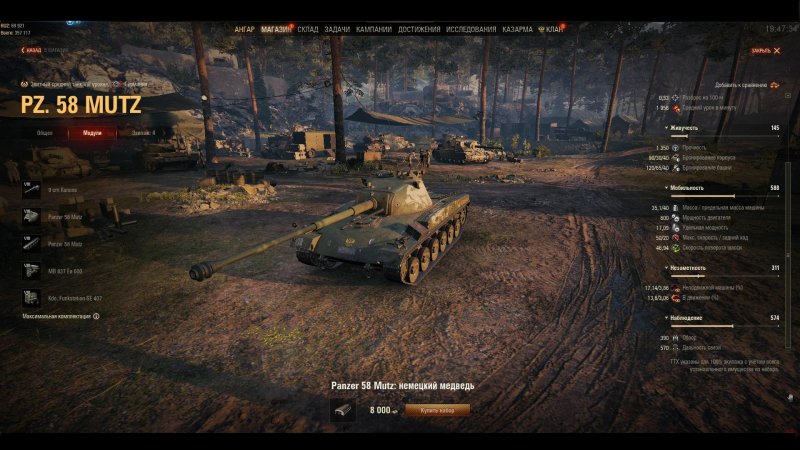Image resolution: width=800 pixels, height=450 pixels.
Task: Switch to the Модули (Modules) tab
Action: (x=92, y=132)
